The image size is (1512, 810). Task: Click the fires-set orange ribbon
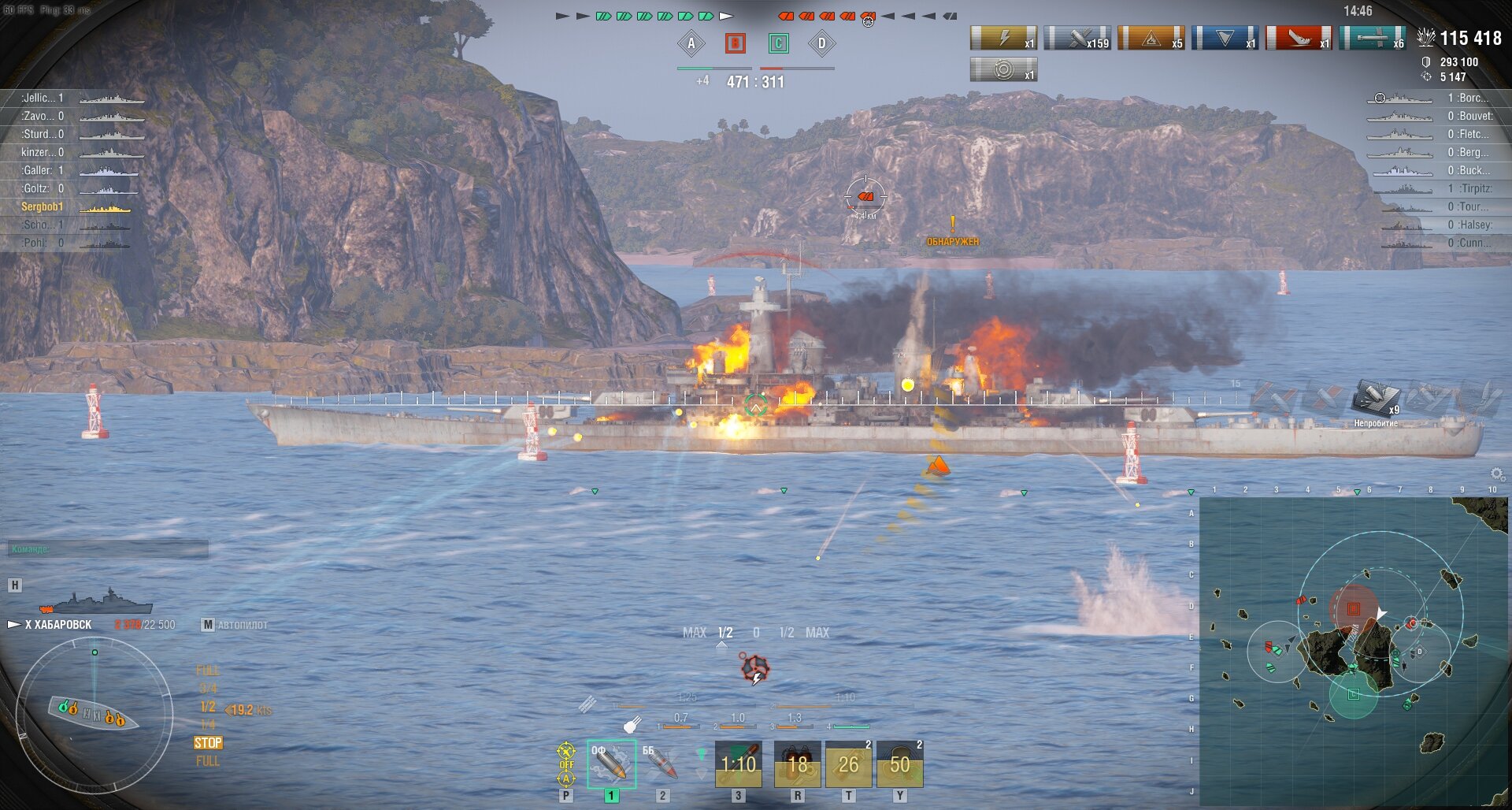click(x=1151, y=38)
